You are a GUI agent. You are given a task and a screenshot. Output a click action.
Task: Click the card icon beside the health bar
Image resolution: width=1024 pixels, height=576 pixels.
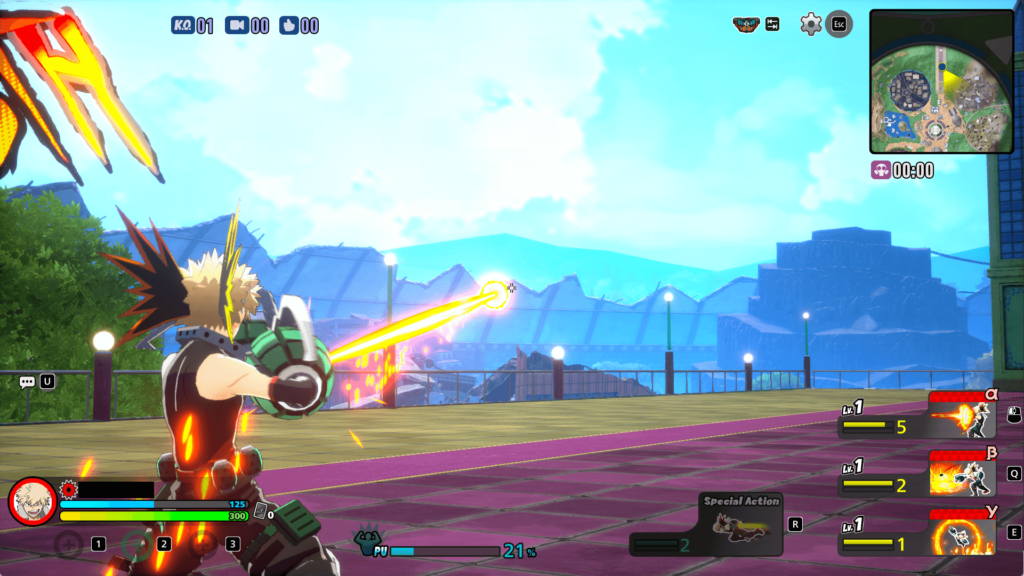260,510
